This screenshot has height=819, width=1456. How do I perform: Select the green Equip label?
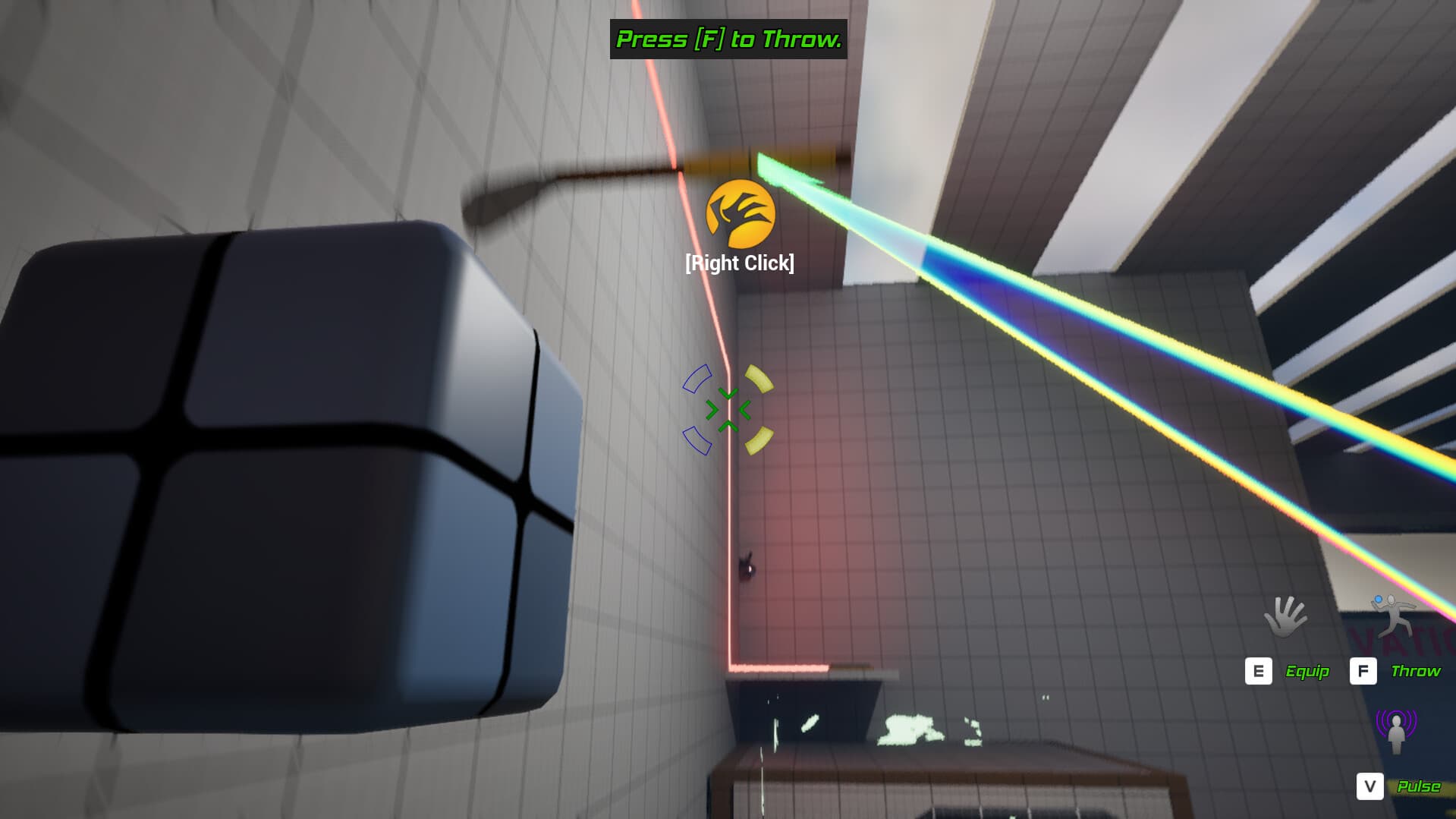1308,671
